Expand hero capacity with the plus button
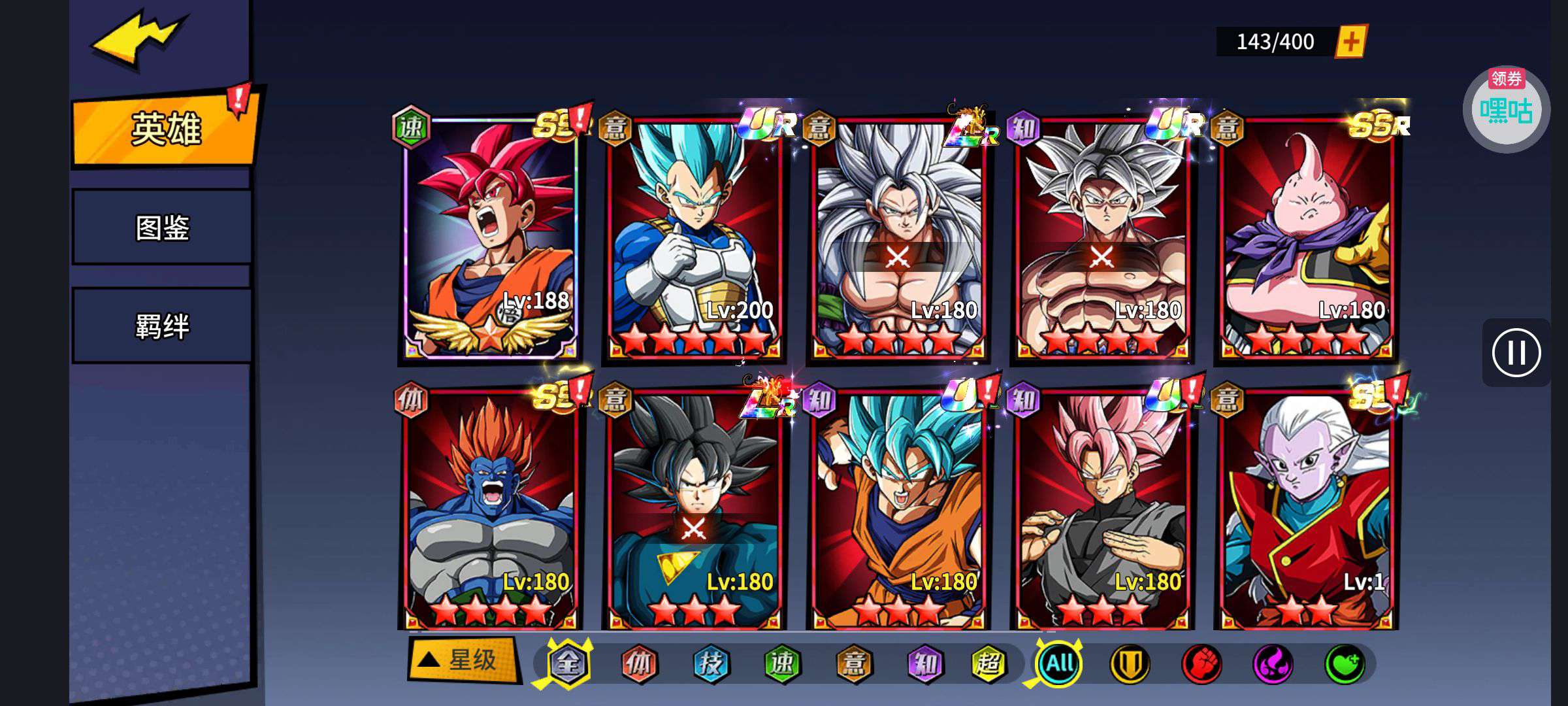The width and height of the screenshot is (1568, 706). (1350, 42)
